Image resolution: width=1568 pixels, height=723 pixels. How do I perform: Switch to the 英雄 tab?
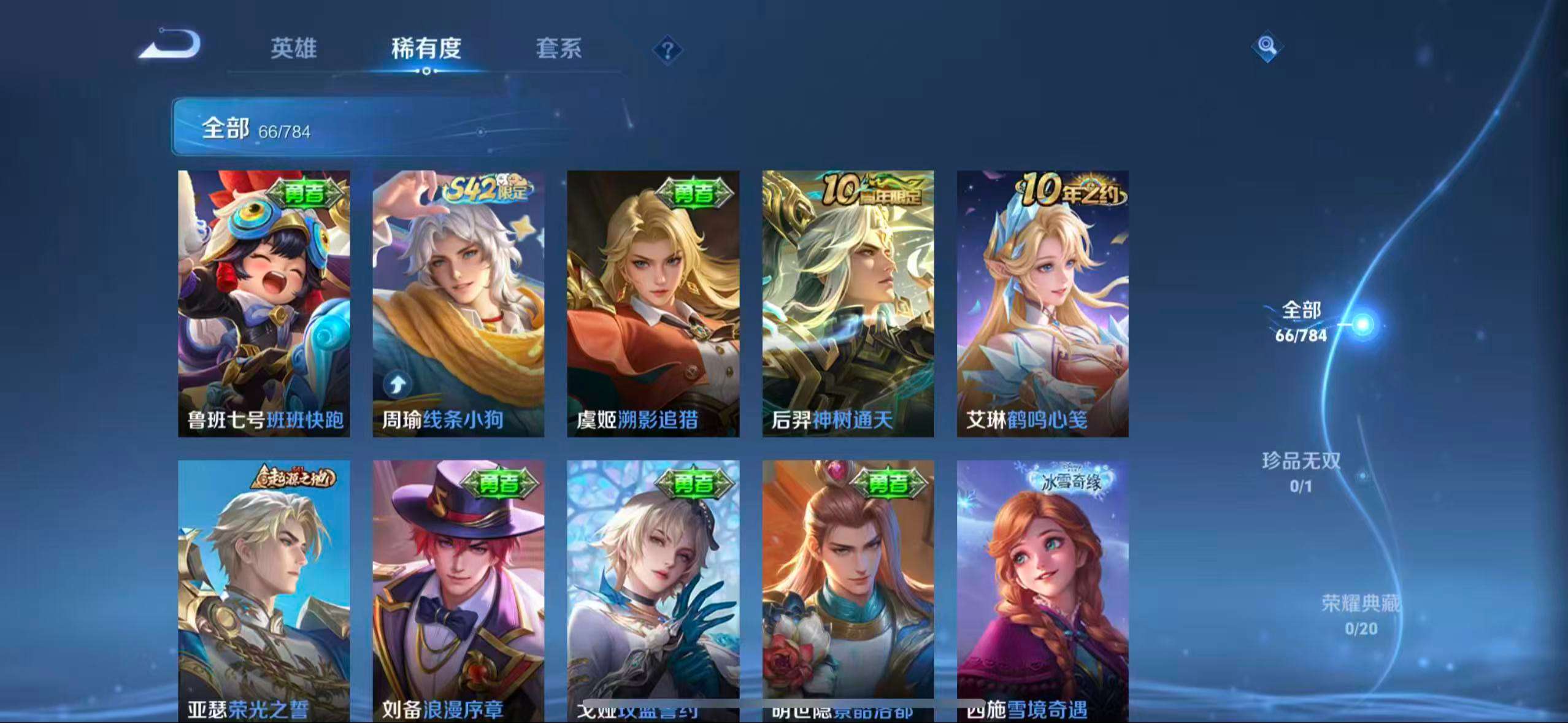(294, 50)
